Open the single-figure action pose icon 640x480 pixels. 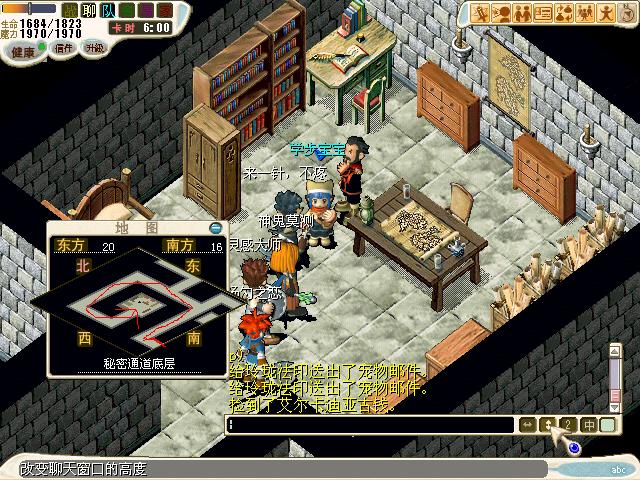606,13
